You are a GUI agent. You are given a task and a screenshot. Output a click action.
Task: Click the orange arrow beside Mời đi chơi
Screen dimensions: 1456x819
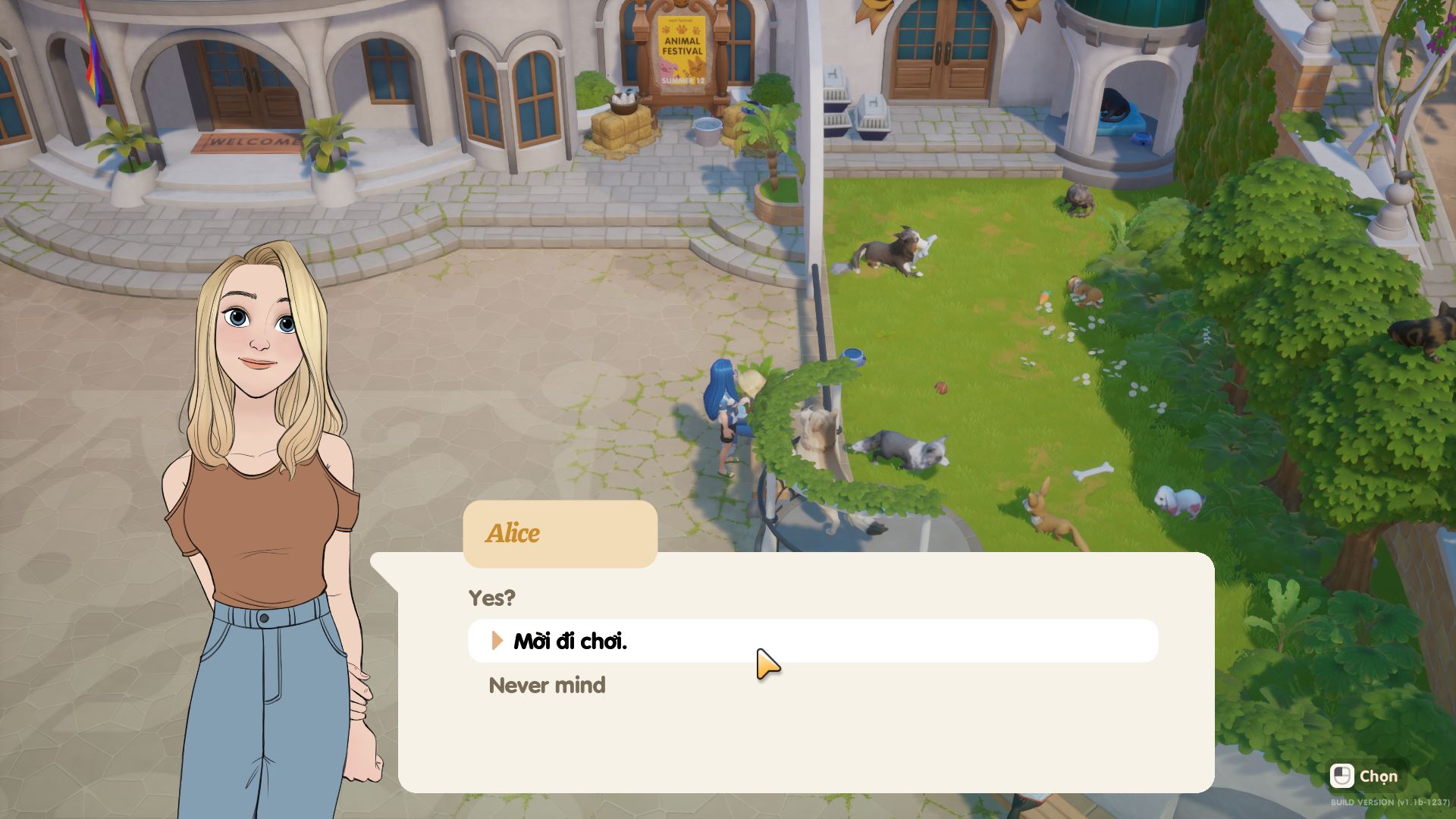497,641
